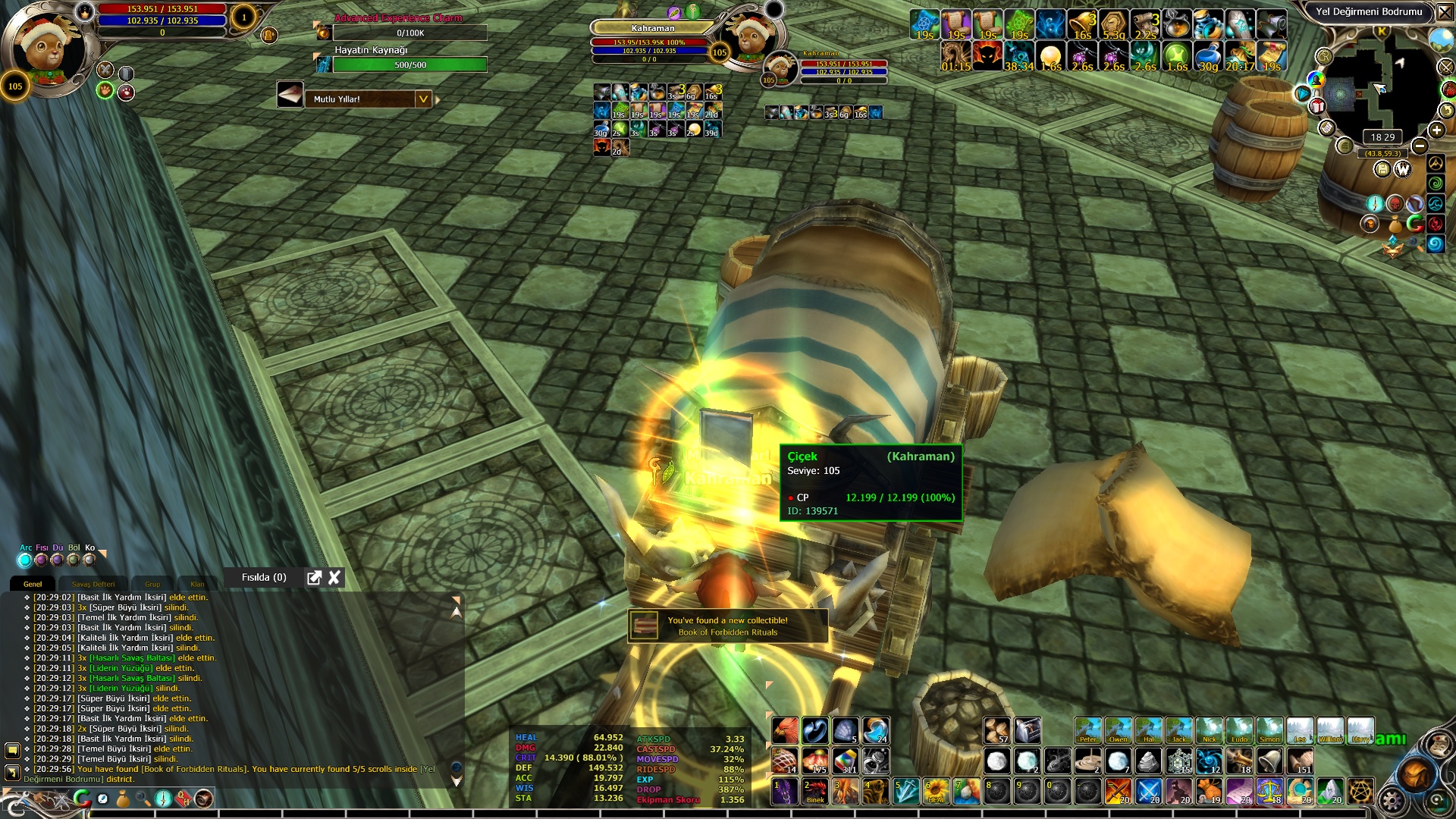This screenshot has width=1456, height=819.
Task: Open the Mutlu Yıllar title dropdown
Action: click(423, 99)
